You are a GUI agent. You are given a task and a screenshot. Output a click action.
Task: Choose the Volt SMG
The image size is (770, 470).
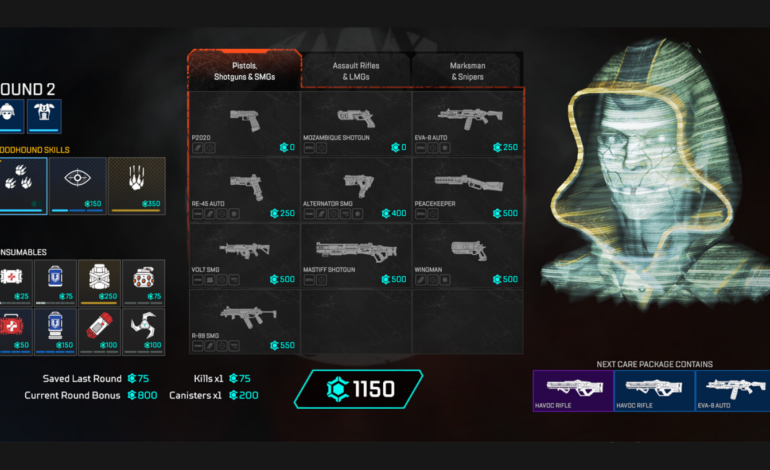(x=244, y=256)
